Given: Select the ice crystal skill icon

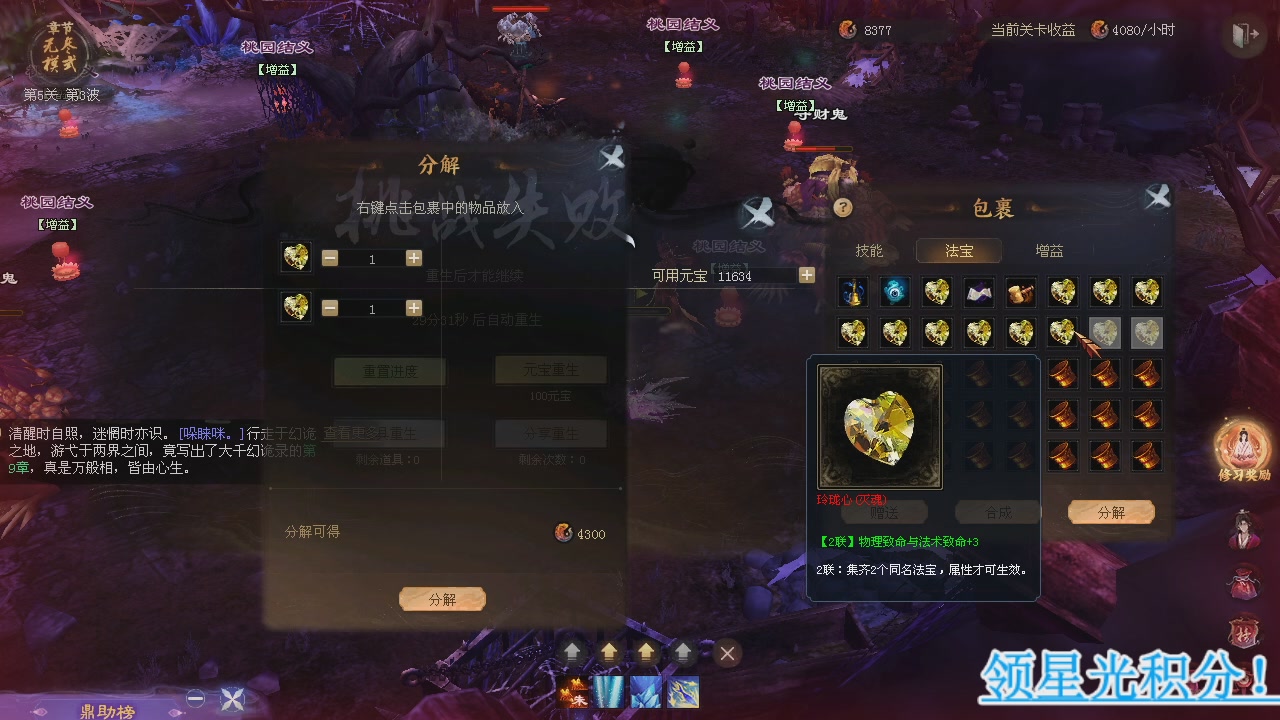Looking at the screenshot, I should (x=646, y=690).
